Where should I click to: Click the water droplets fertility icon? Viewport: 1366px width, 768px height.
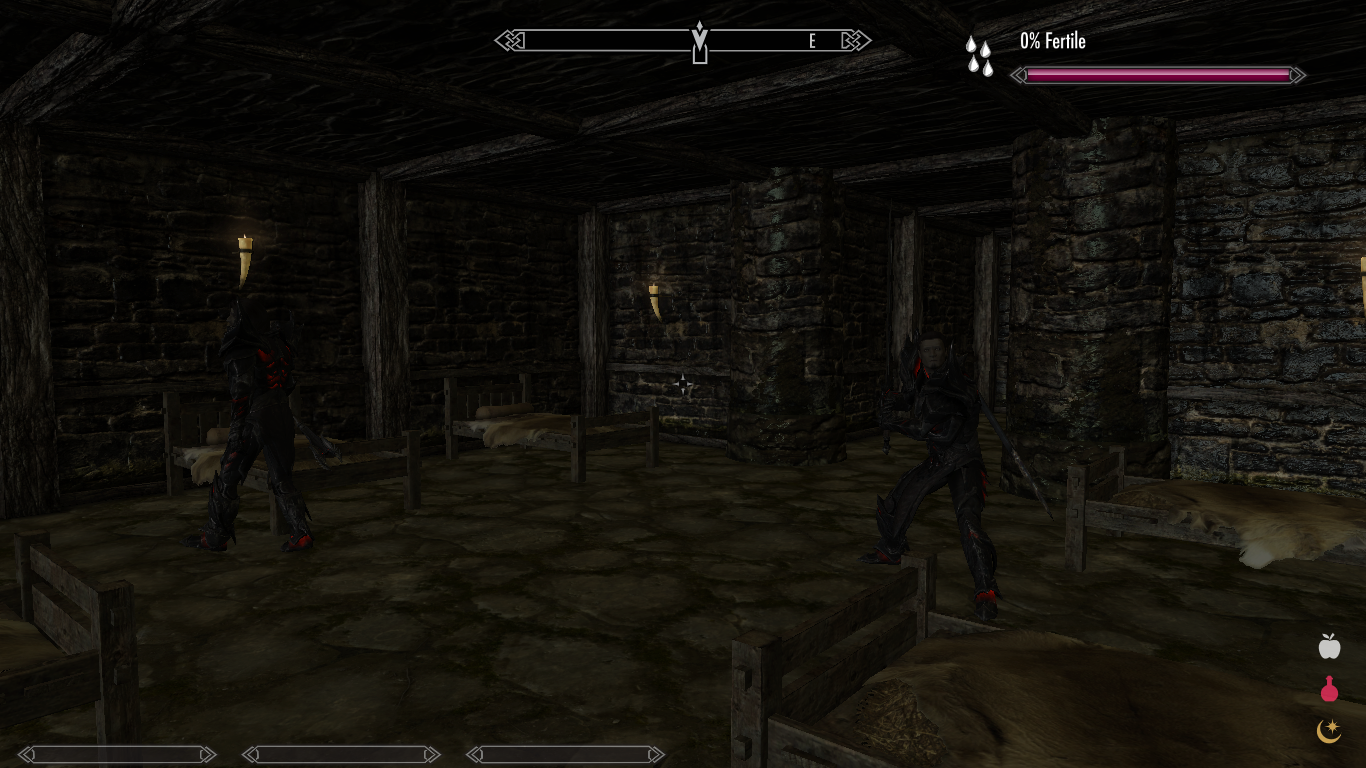tap(979, 57)
